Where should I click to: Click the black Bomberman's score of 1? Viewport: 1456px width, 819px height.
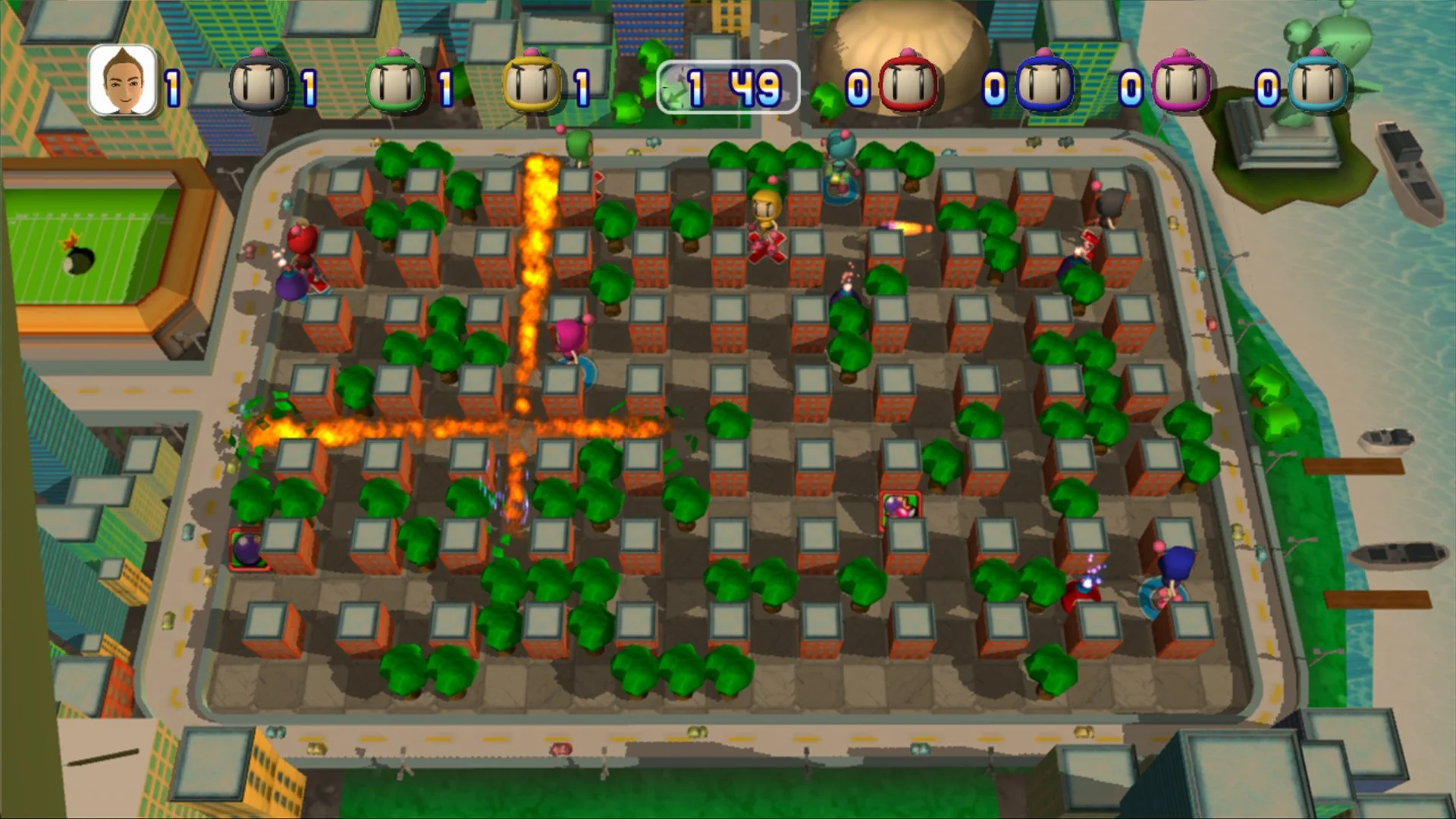[x=311, y=86]
